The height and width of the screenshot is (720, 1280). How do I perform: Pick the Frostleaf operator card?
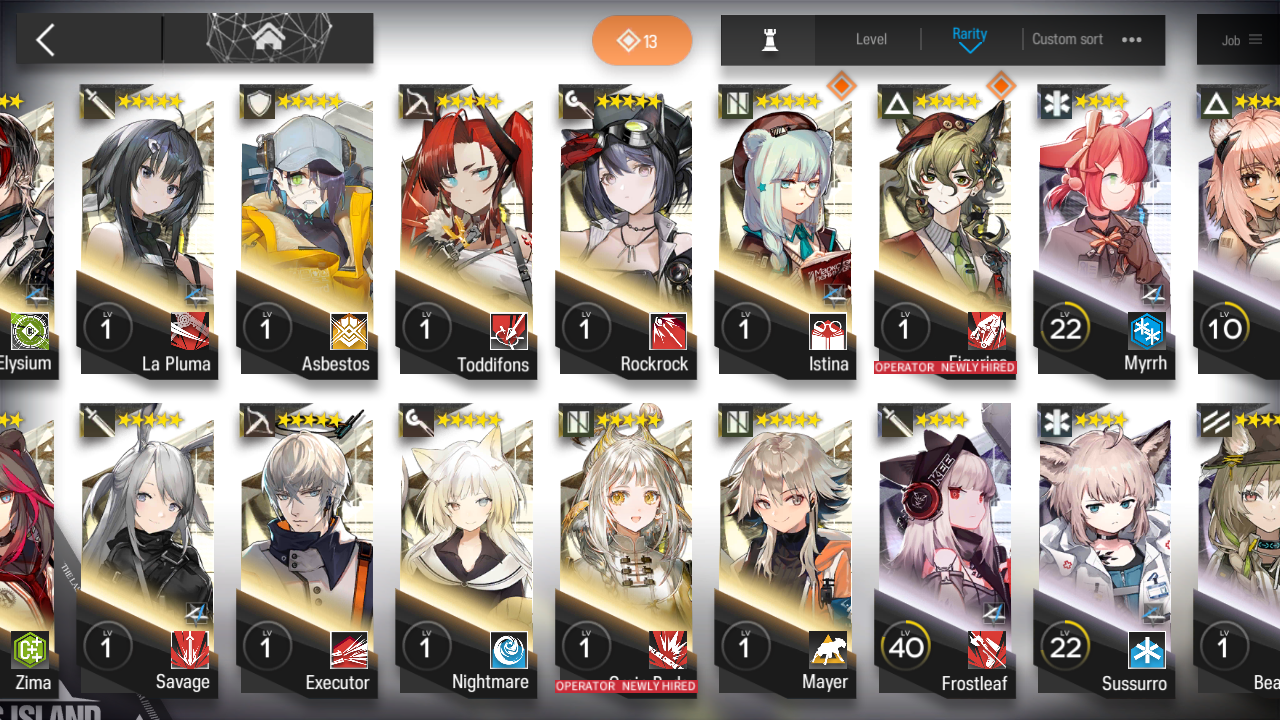tap(946, 550)
